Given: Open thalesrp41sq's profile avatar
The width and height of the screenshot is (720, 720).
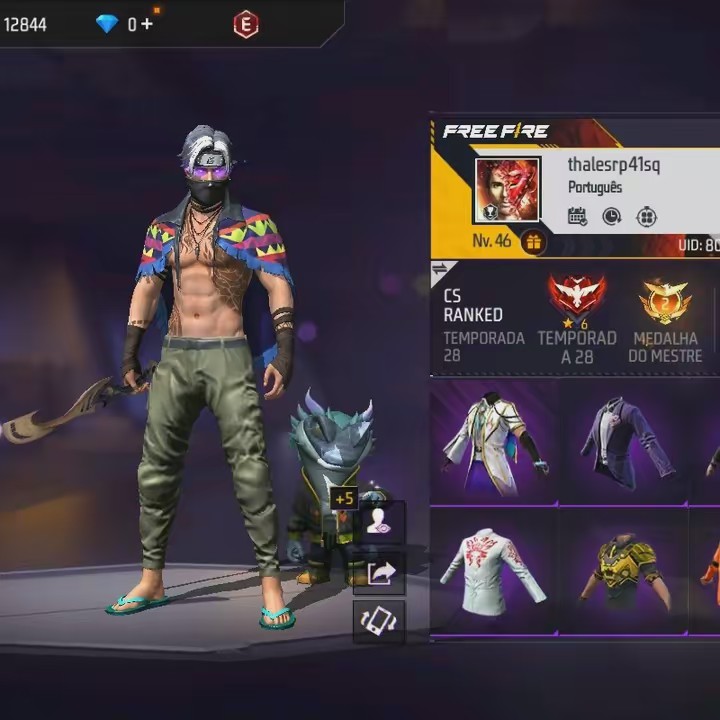Looking at the screenshot, I should (x=507, y=190).
